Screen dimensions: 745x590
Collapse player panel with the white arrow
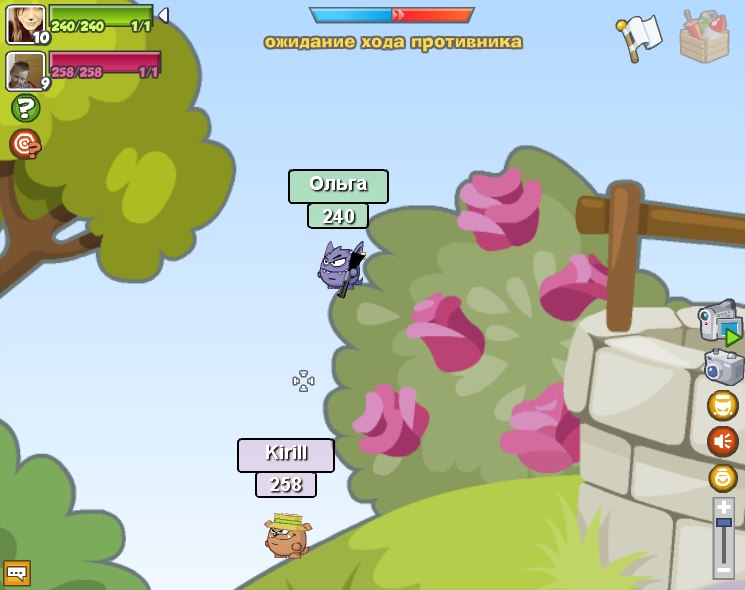pyautogui.click(x=163, y=15)
